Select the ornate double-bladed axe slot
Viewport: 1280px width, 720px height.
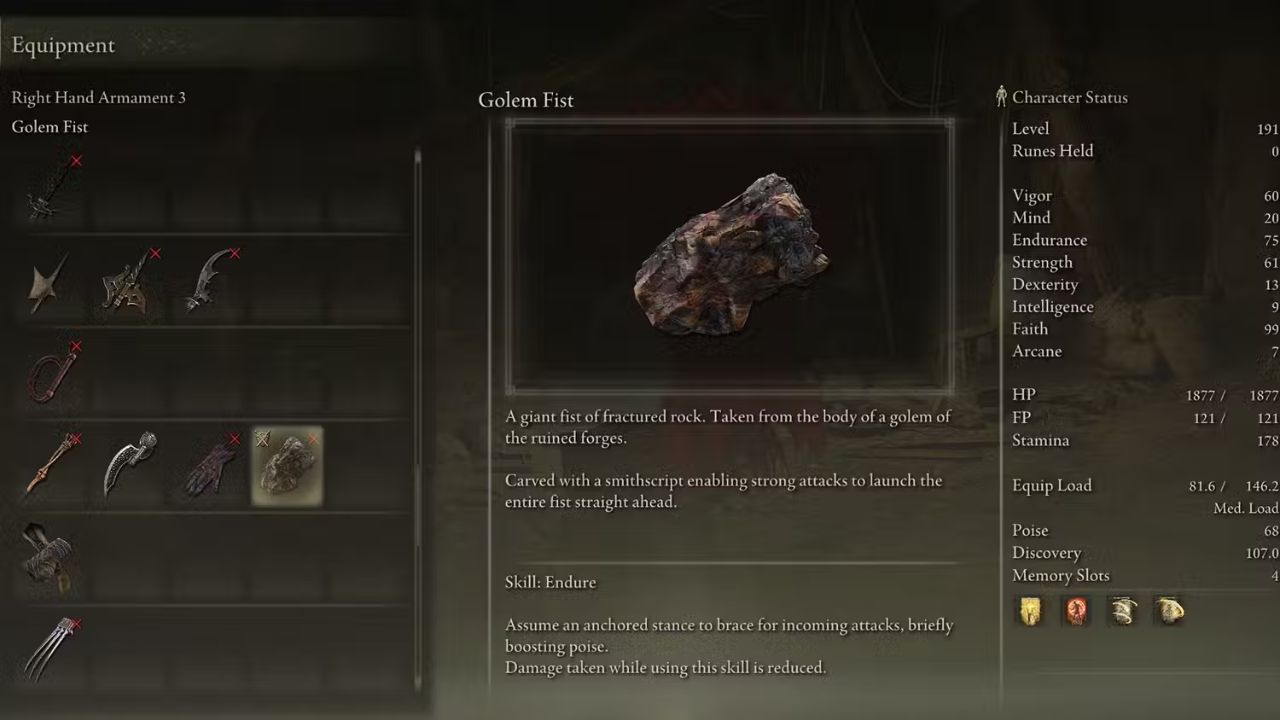(x=128, y=282)
